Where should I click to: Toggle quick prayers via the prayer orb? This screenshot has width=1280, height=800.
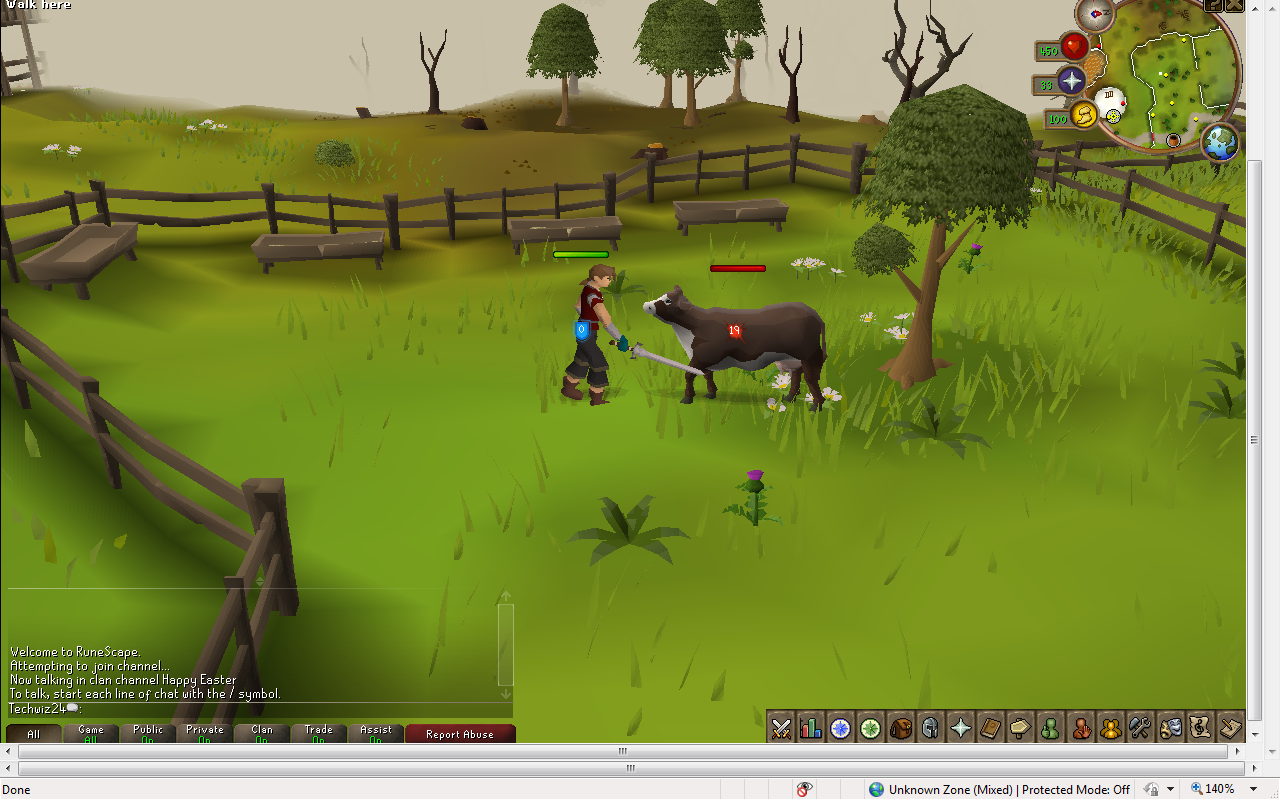point(1074,83)
